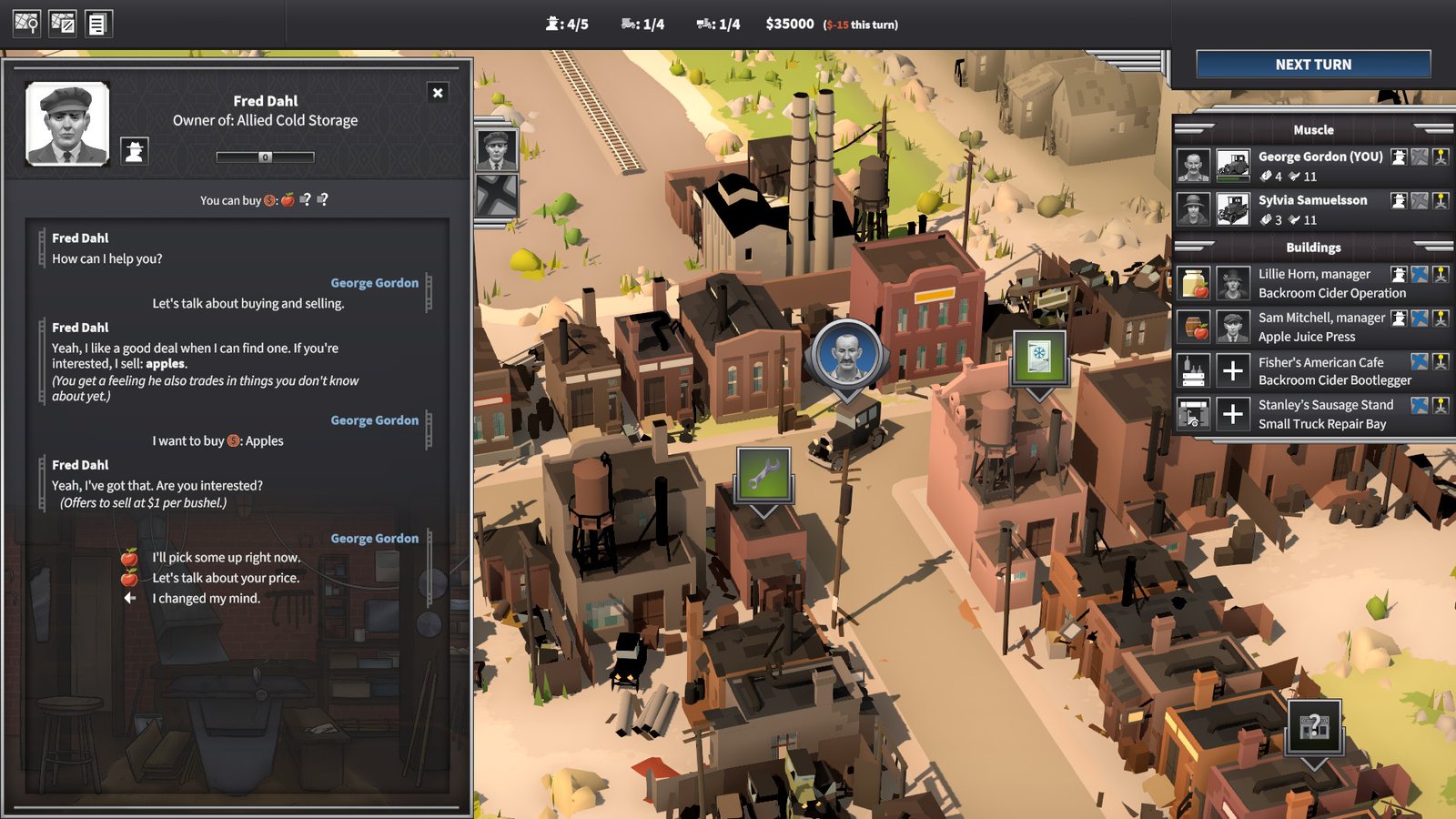The image size is (1456, 819).
Task: Adjust the relationship slider showing 0
Action: pyautogui.click(x=265, y=157)
